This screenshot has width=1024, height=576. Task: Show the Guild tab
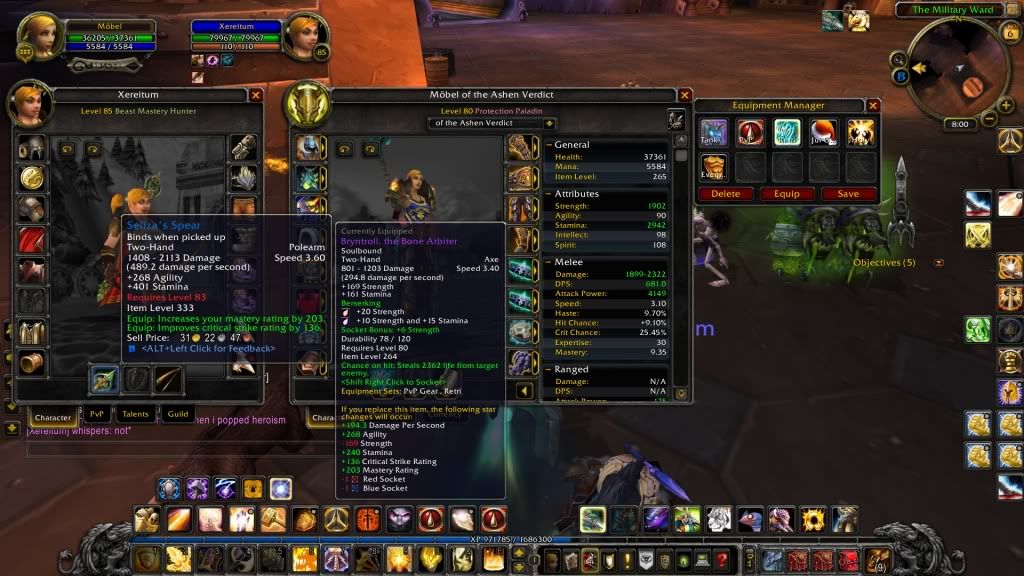pos(177,415)
